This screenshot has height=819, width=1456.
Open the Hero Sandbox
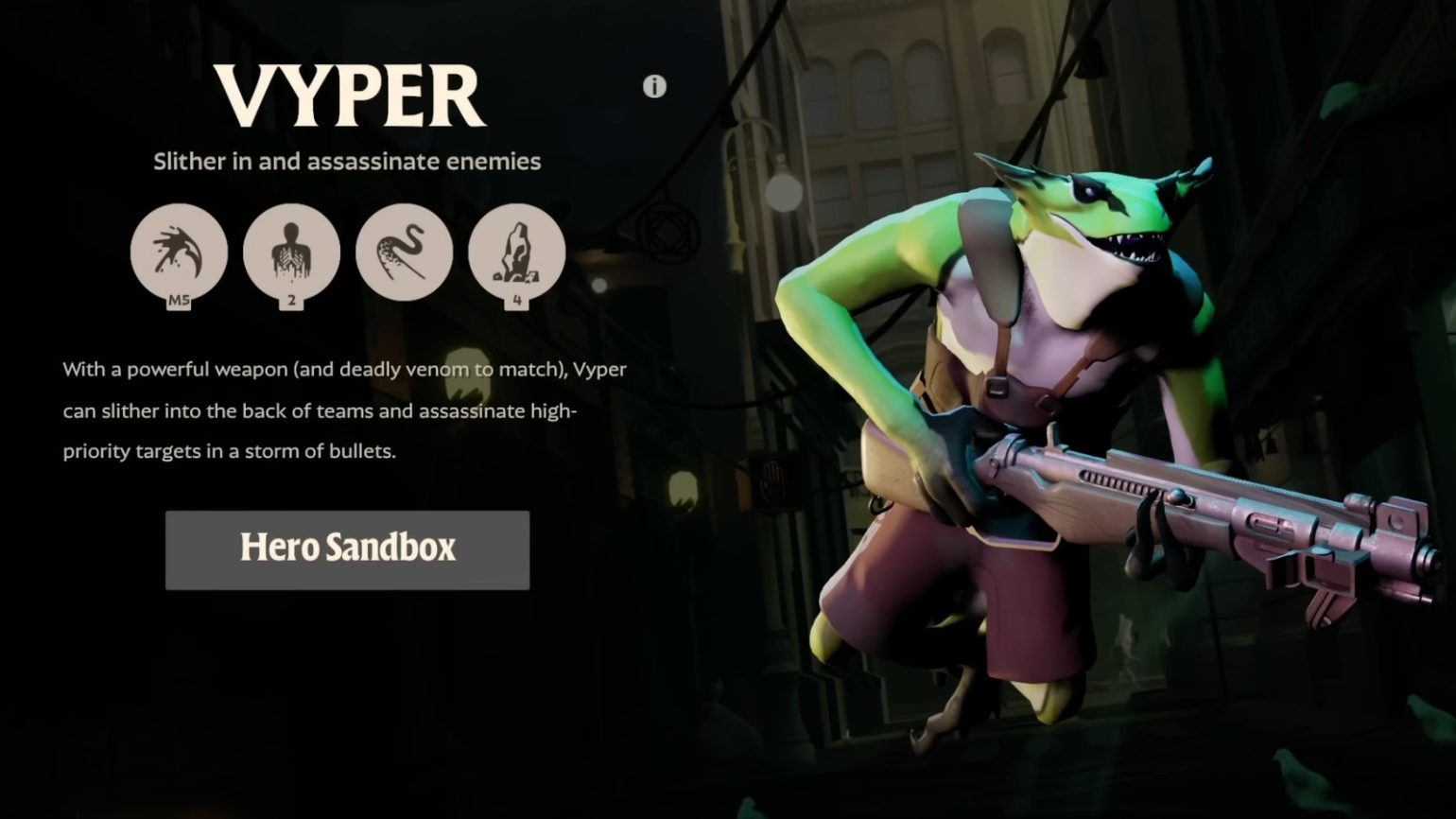347,549
